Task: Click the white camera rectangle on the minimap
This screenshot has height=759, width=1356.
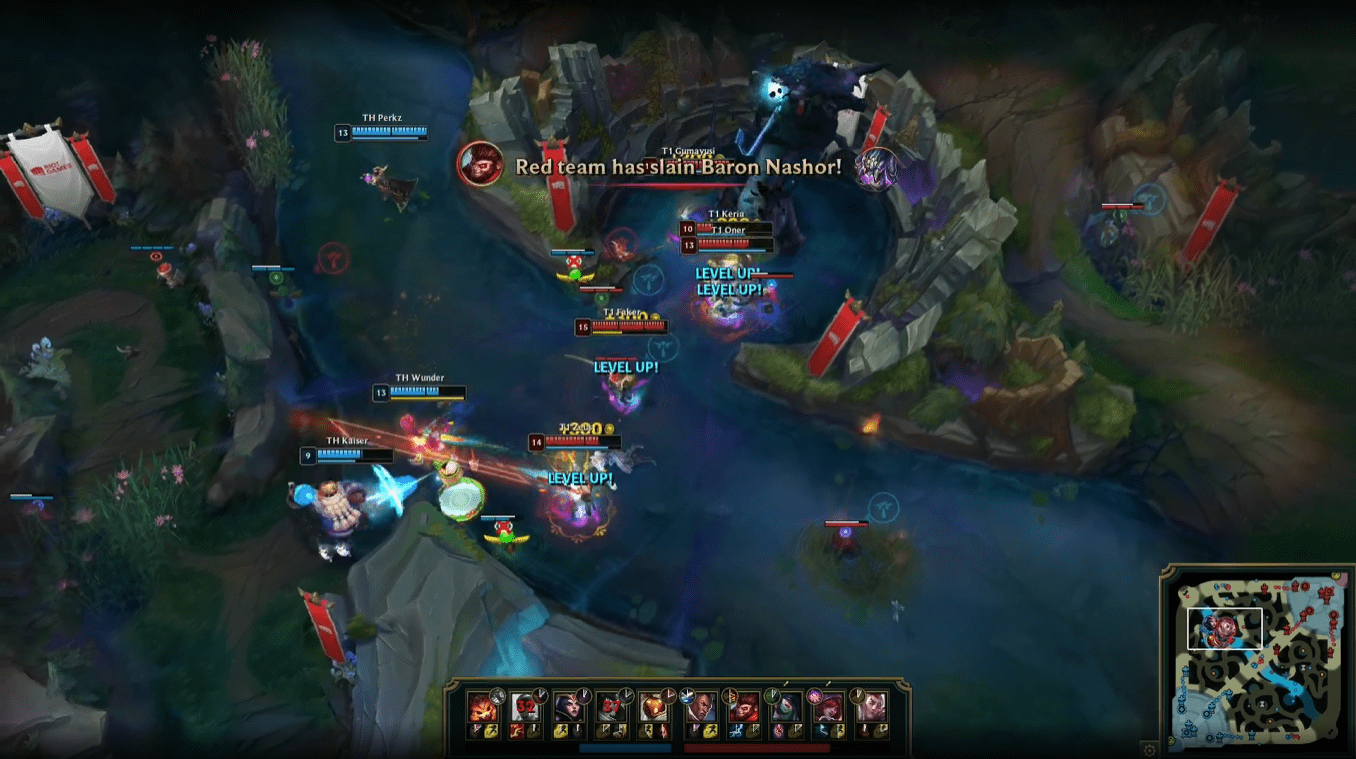Action: tap(1224, 629)
